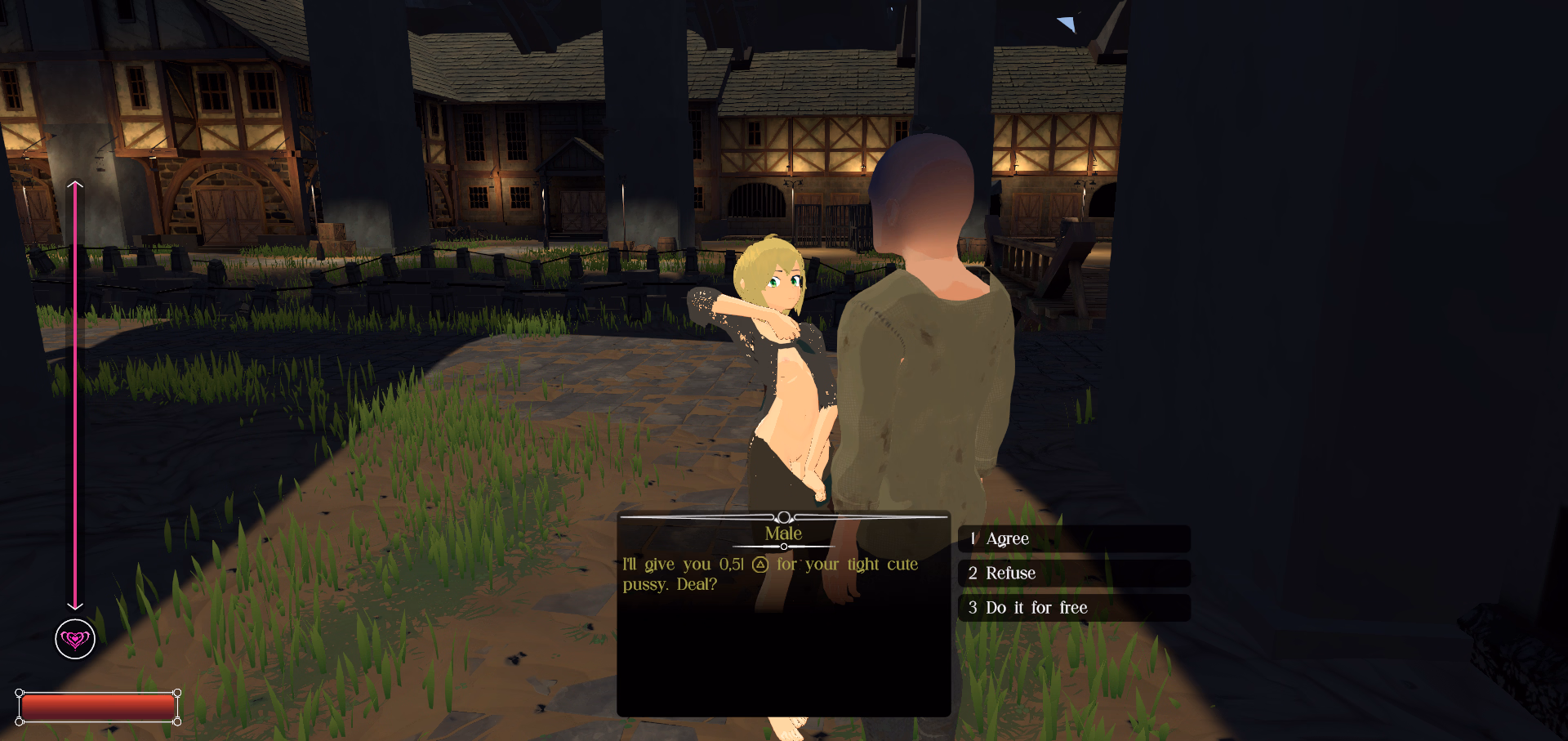Screen dimensions: 1568x741
Task: Click the heart emblem inside the circular frame
Action: click(75, 640)
